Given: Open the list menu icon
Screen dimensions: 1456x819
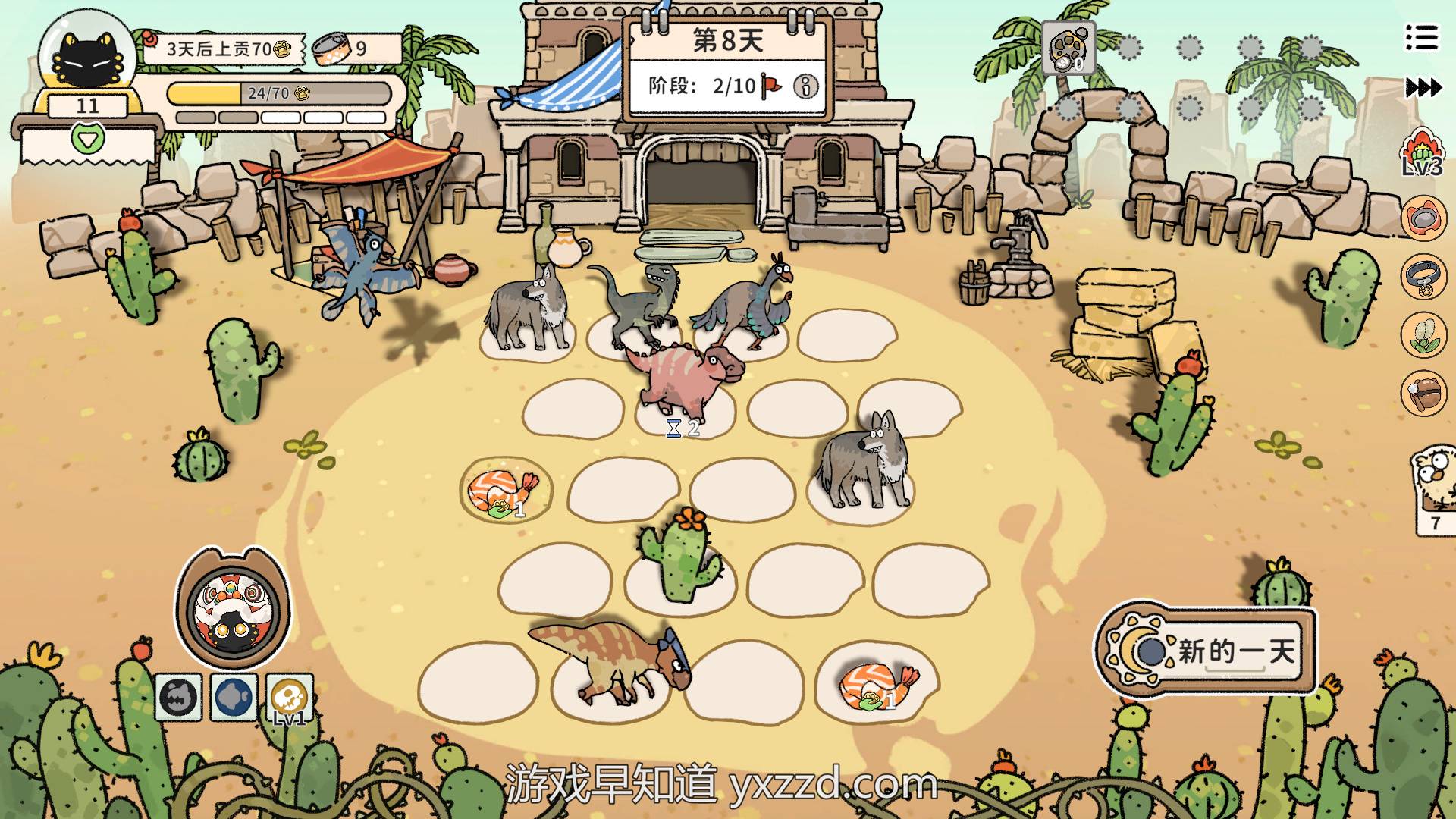Looking at the screenshot, I should coord(1421,37).
